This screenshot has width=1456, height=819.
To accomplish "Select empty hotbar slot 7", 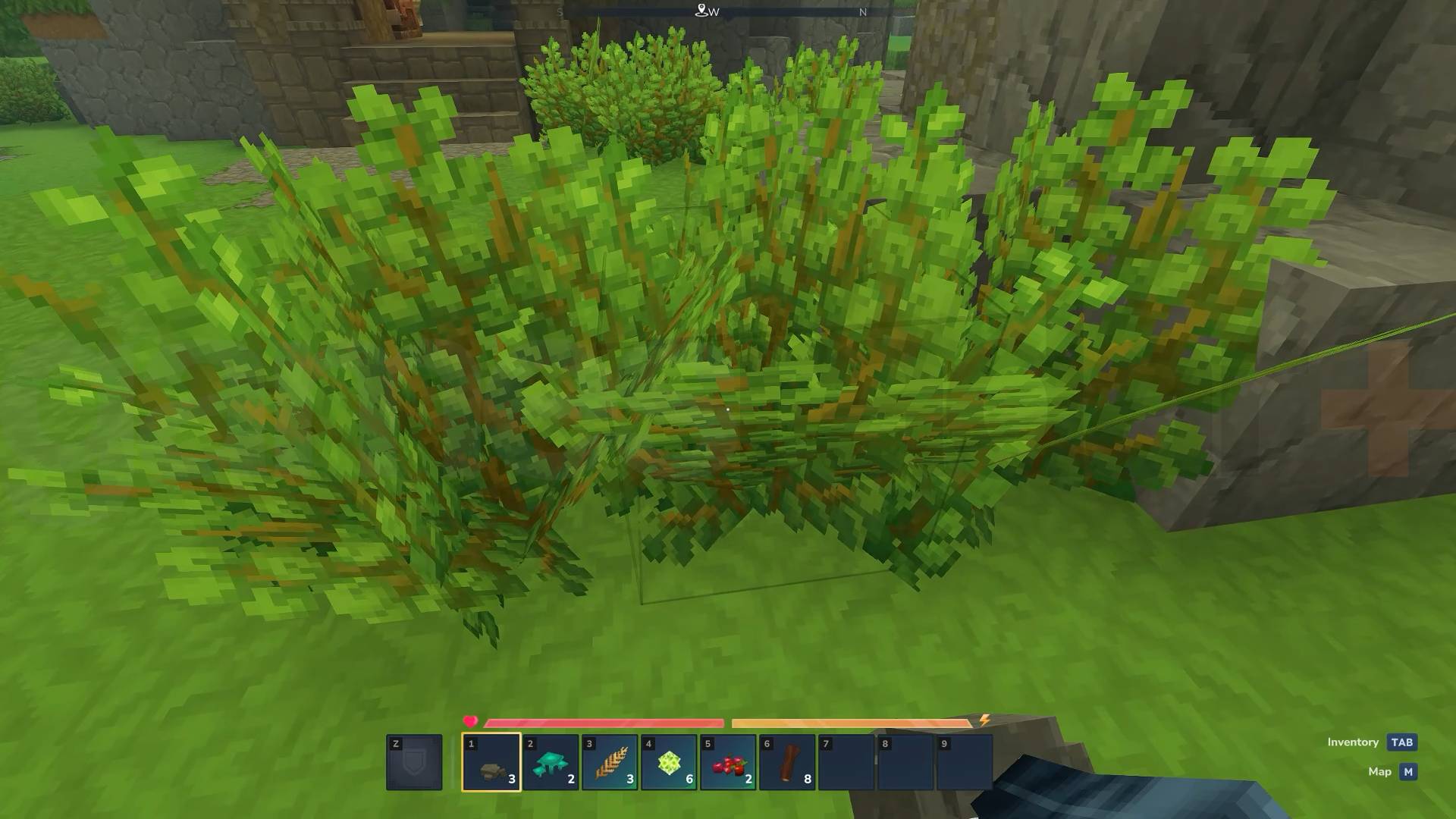I will [846, 762].
